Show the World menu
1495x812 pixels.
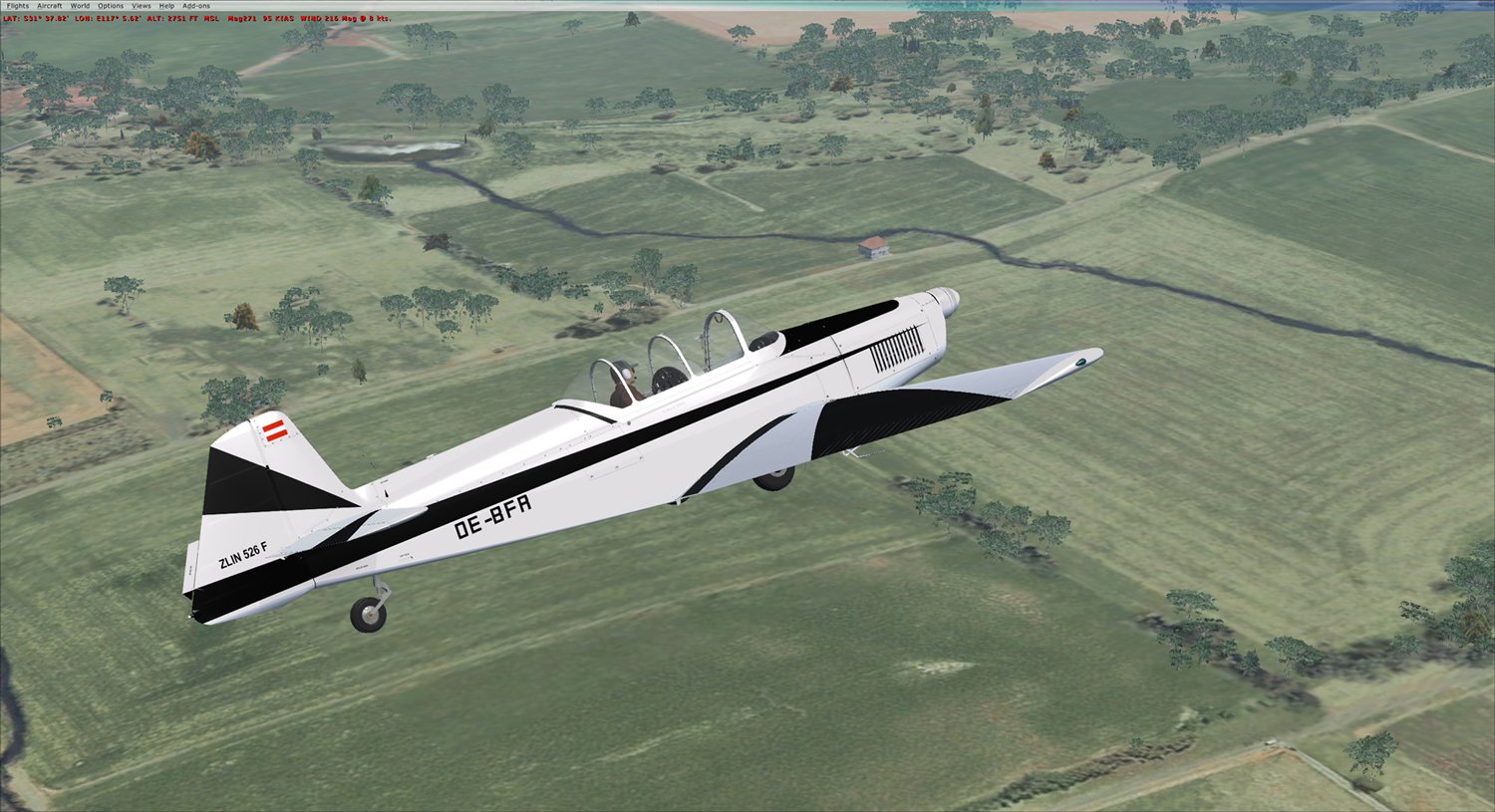pos(80,6)
